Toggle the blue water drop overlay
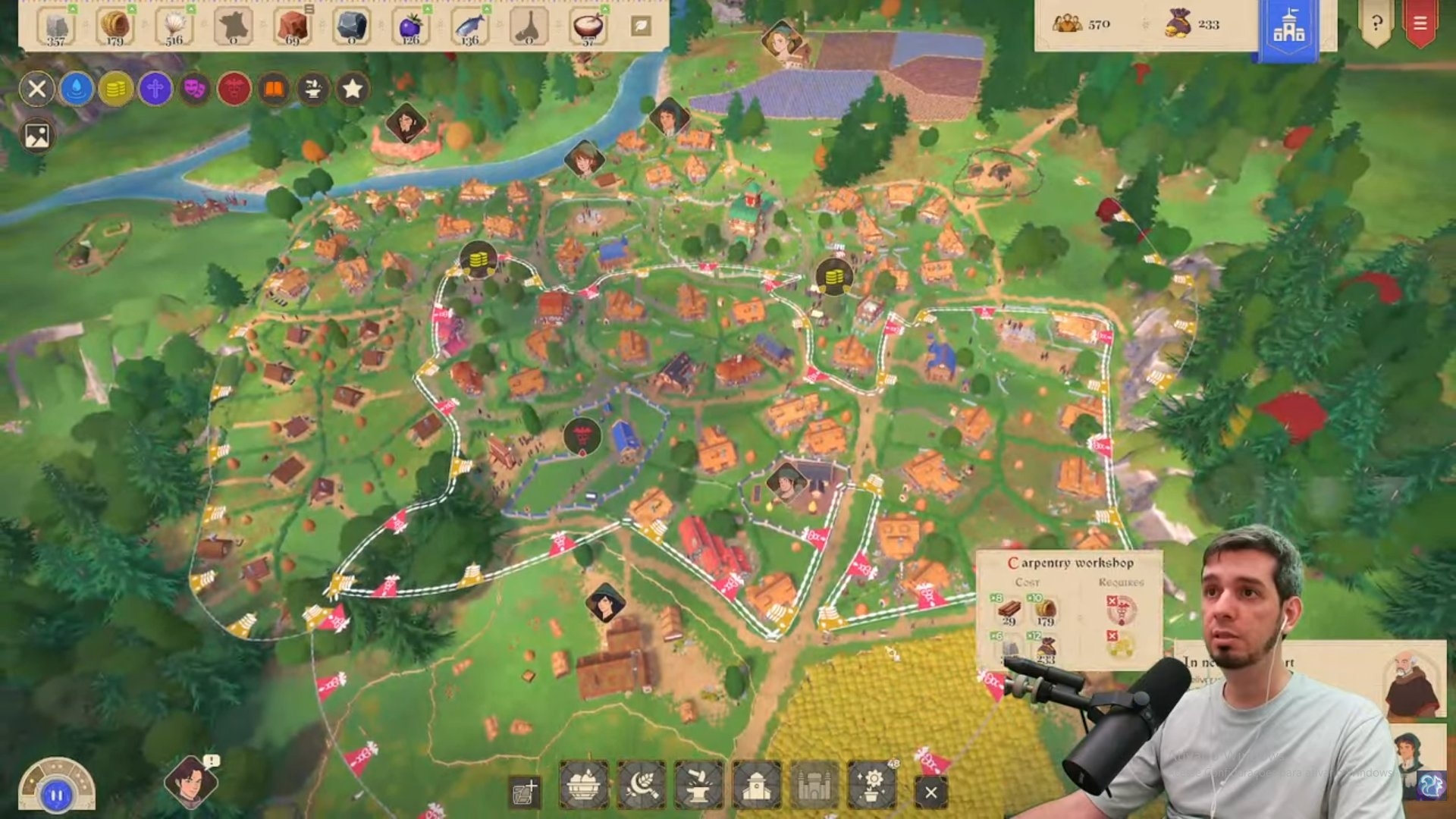The width and height of the screenshot is (1456, 819). pos(76,89)
